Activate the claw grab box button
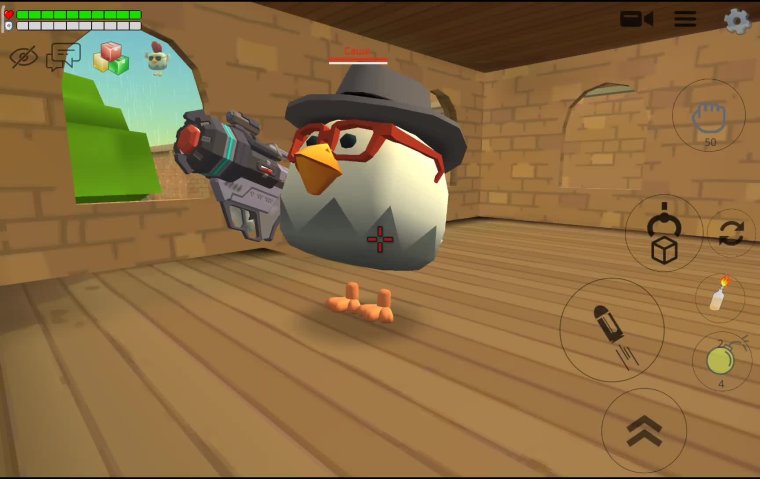This screenshot has width=760, height=479. coord(664,233)
